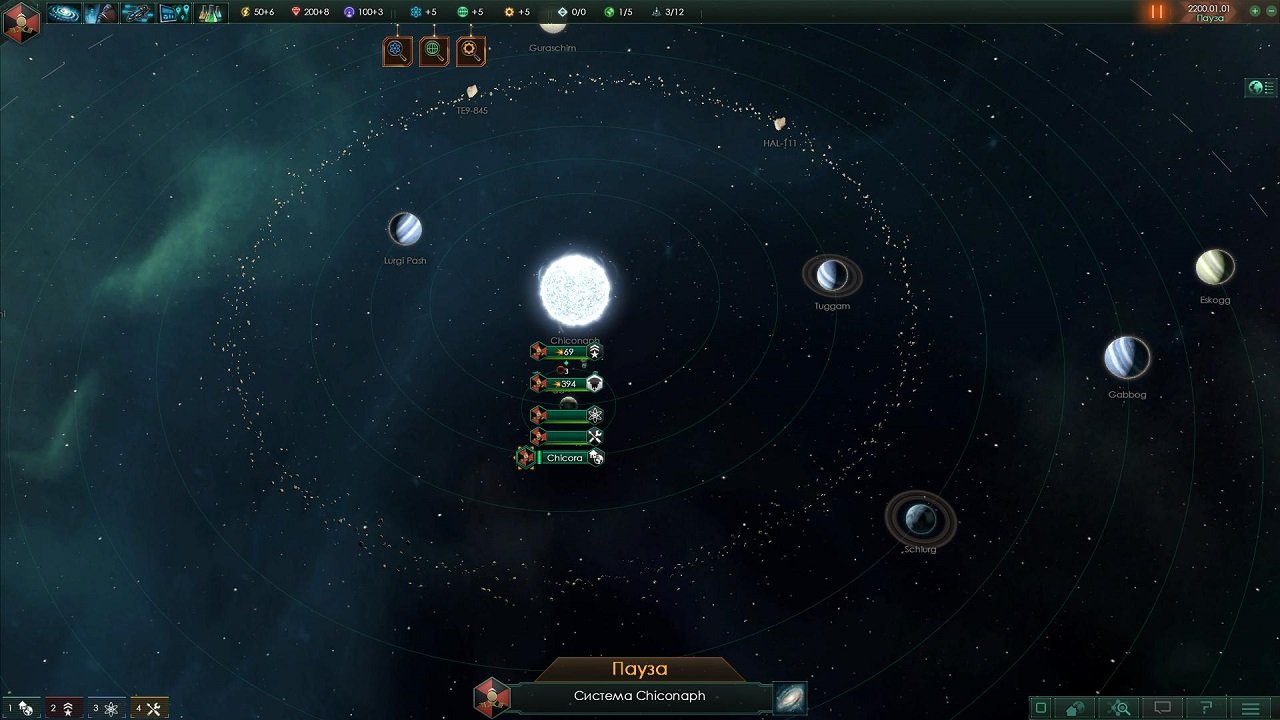
Task: Toggle the outliner panel at bottom right
Action: (1040, 708)
